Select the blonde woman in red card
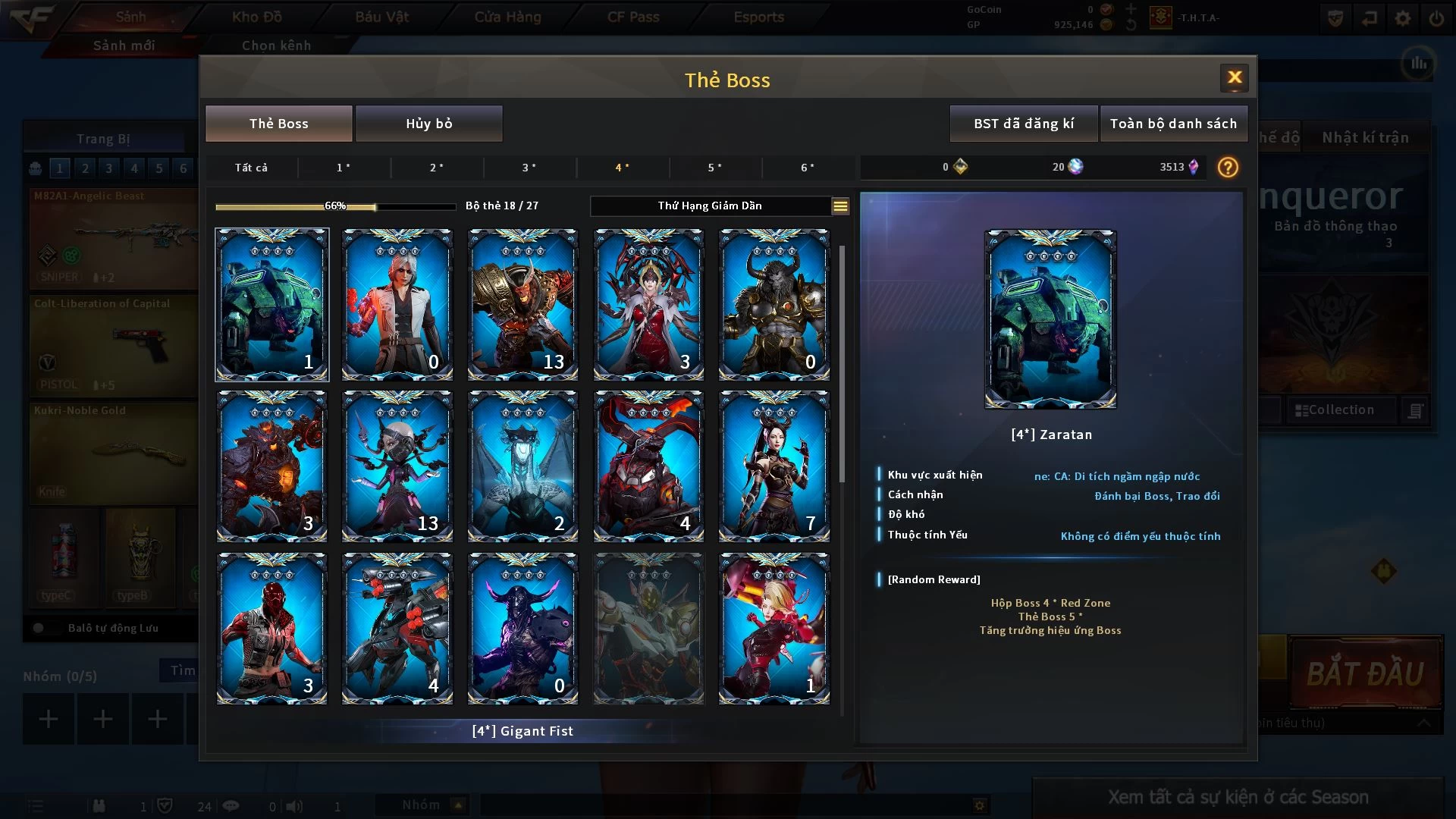The height and width of the screenshot is (819, 1456). 773,629
